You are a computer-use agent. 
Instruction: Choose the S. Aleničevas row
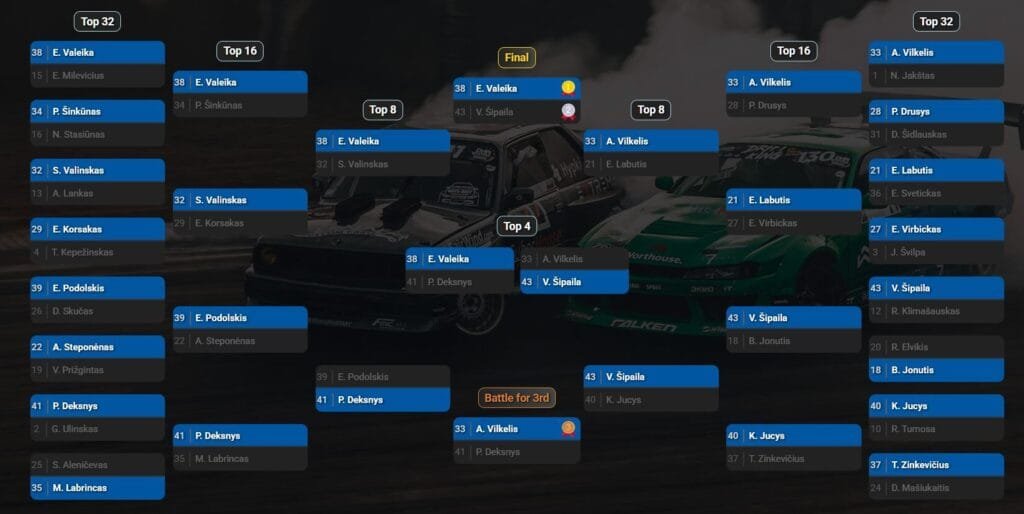(97, 465)
